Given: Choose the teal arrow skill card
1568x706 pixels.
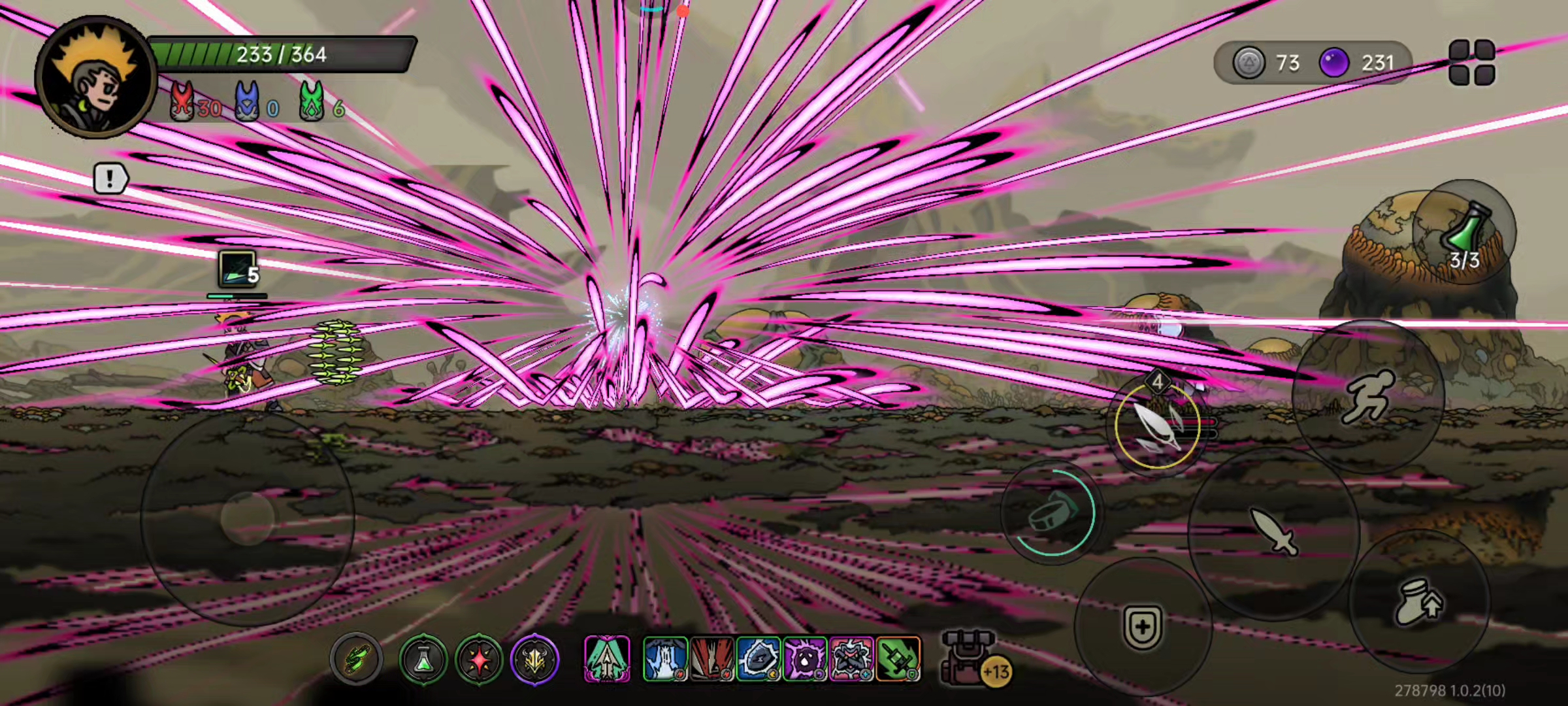Looking at the screenshot, I should coord(607,659).
